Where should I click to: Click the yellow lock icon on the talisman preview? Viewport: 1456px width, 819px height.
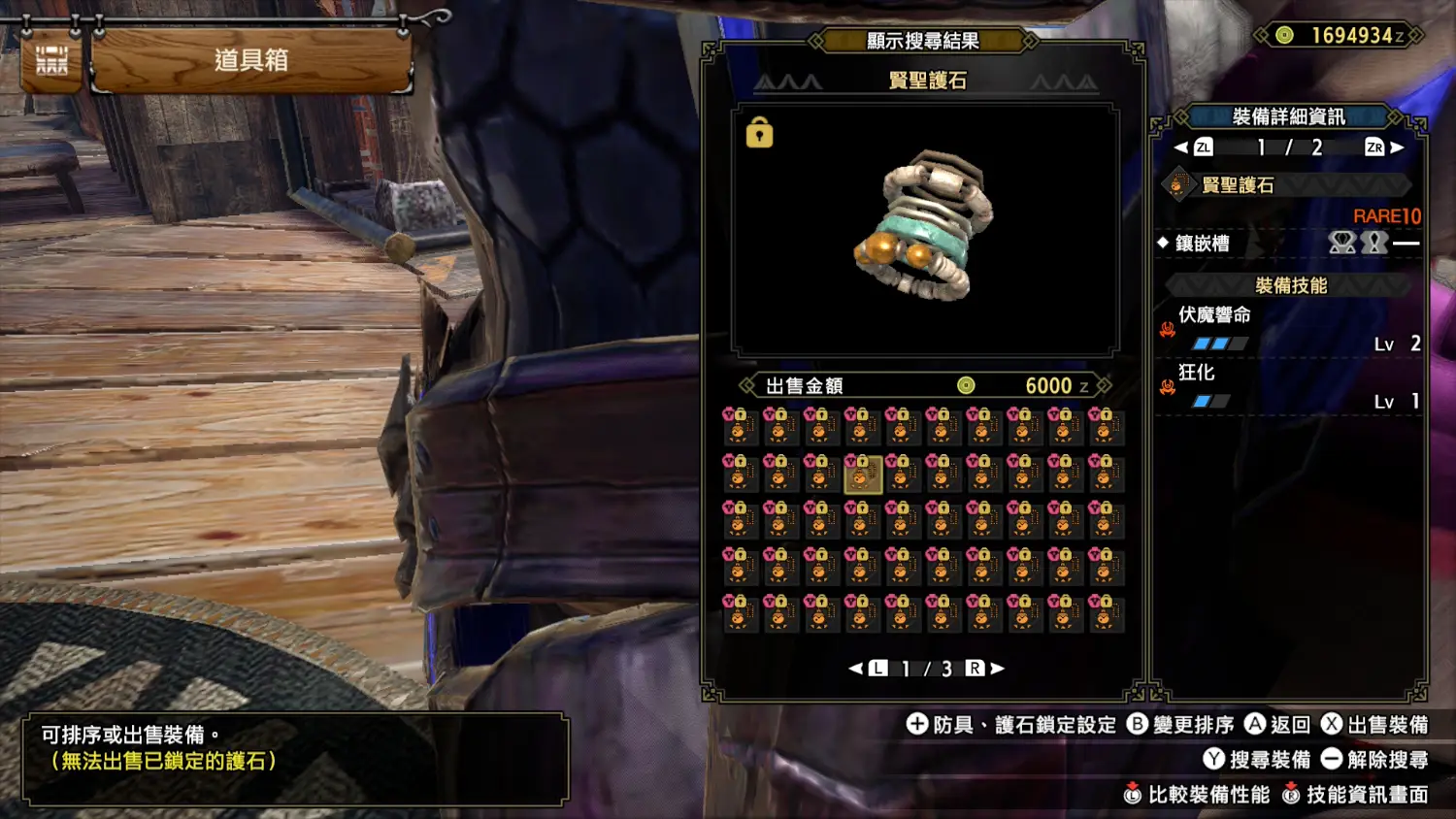(x=759, y=133)
